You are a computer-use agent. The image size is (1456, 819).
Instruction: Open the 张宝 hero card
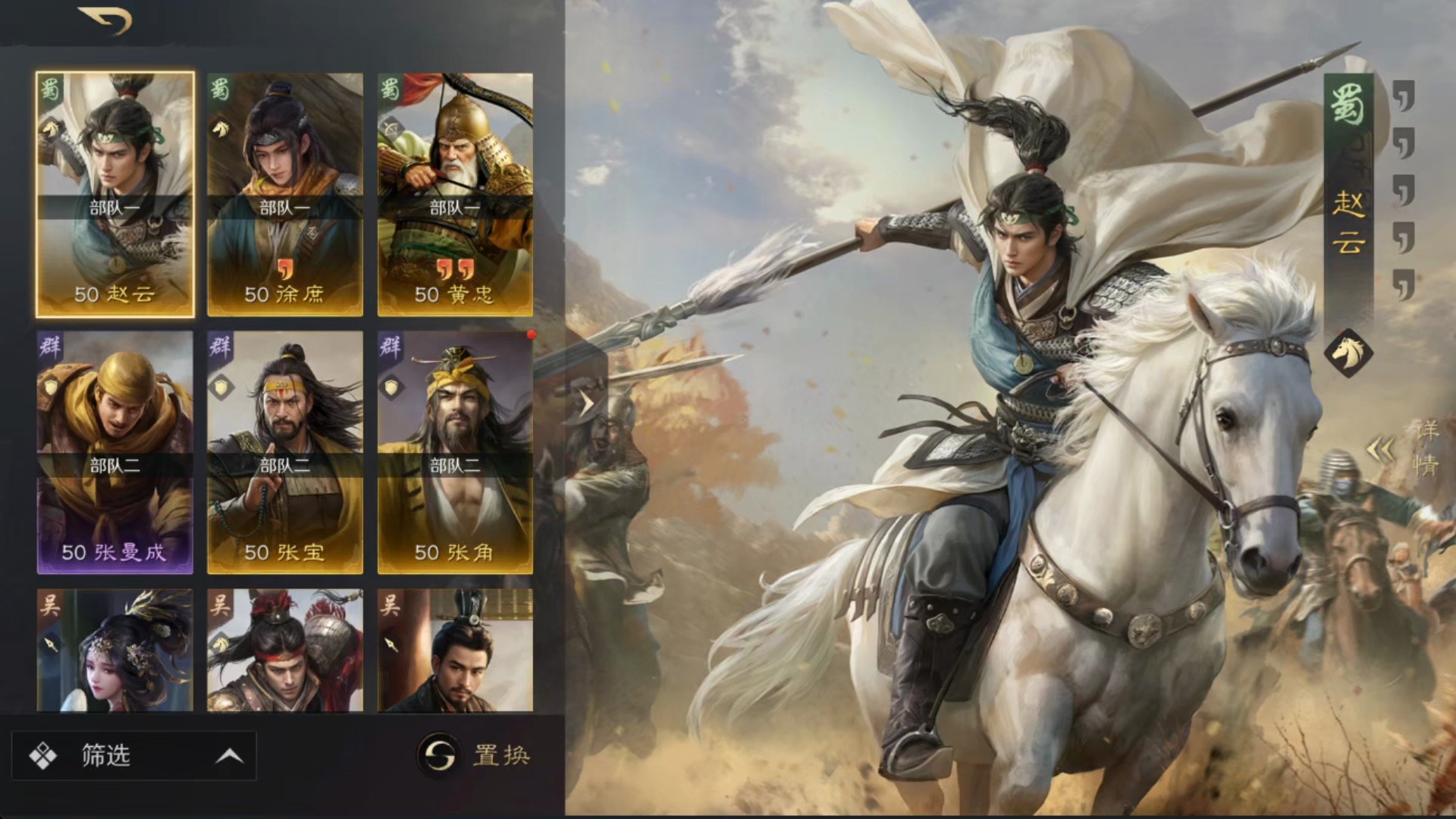[285, 452]
